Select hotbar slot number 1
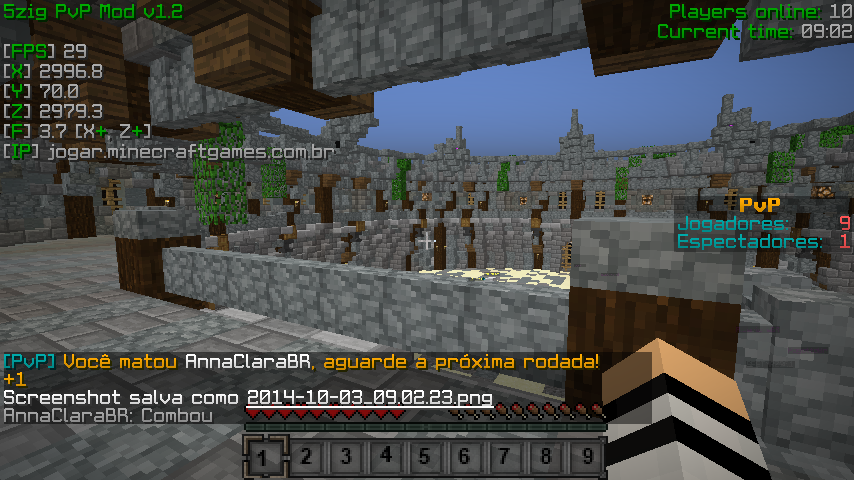Viewport: 854px width, 480px height. tap(263, 458)
